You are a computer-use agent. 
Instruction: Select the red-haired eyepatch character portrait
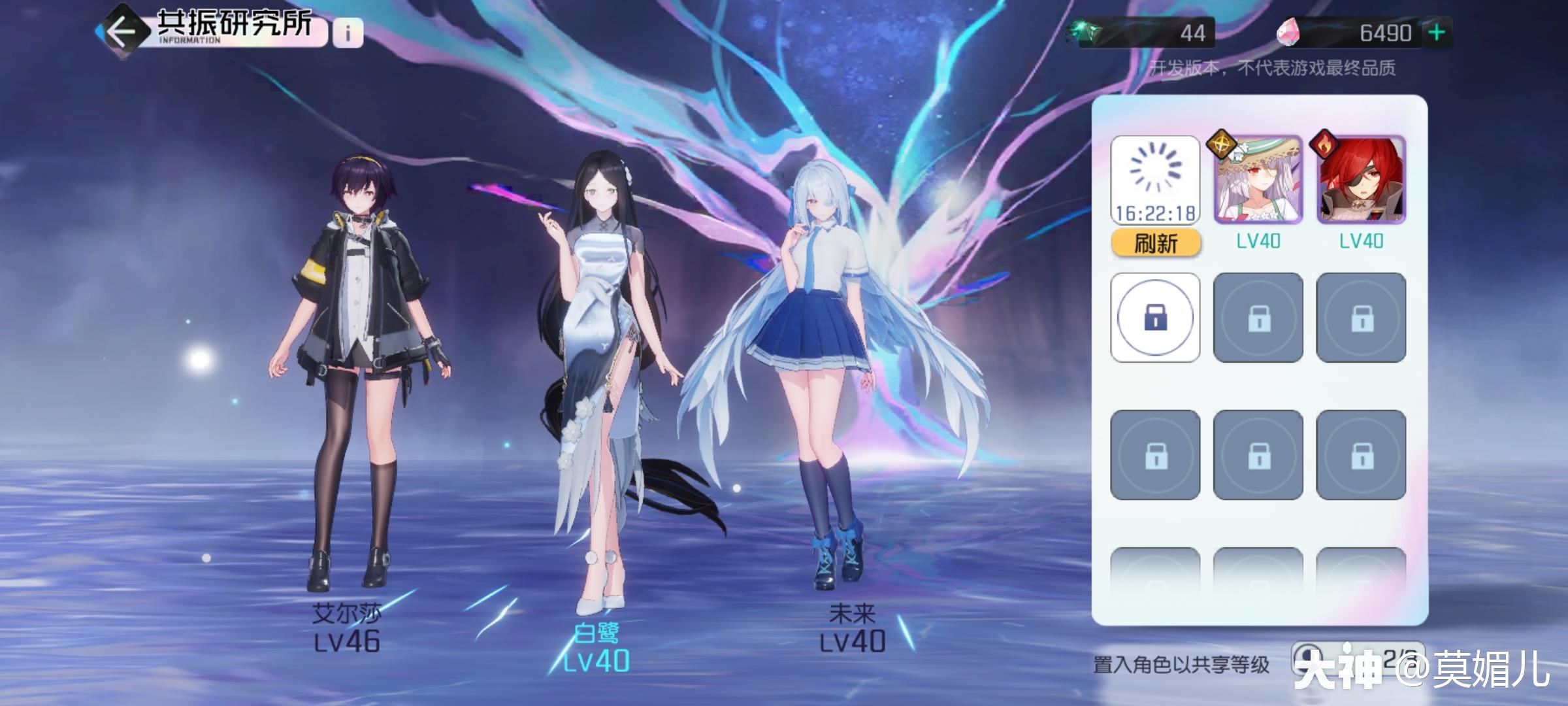click(x=1361, y=180)
